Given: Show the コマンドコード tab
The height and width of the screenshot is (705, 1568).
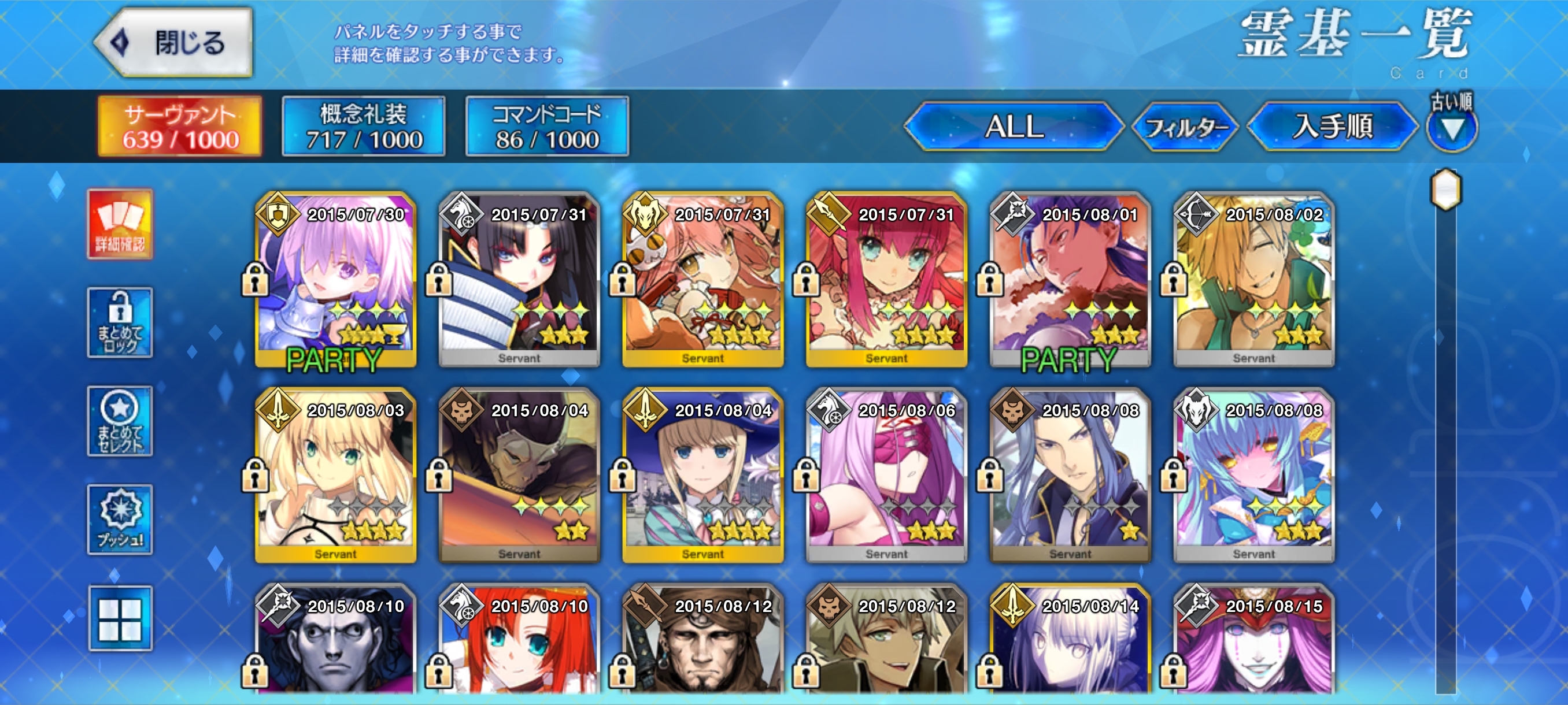Looking at the screenshot, I should [x=546, y=127].
